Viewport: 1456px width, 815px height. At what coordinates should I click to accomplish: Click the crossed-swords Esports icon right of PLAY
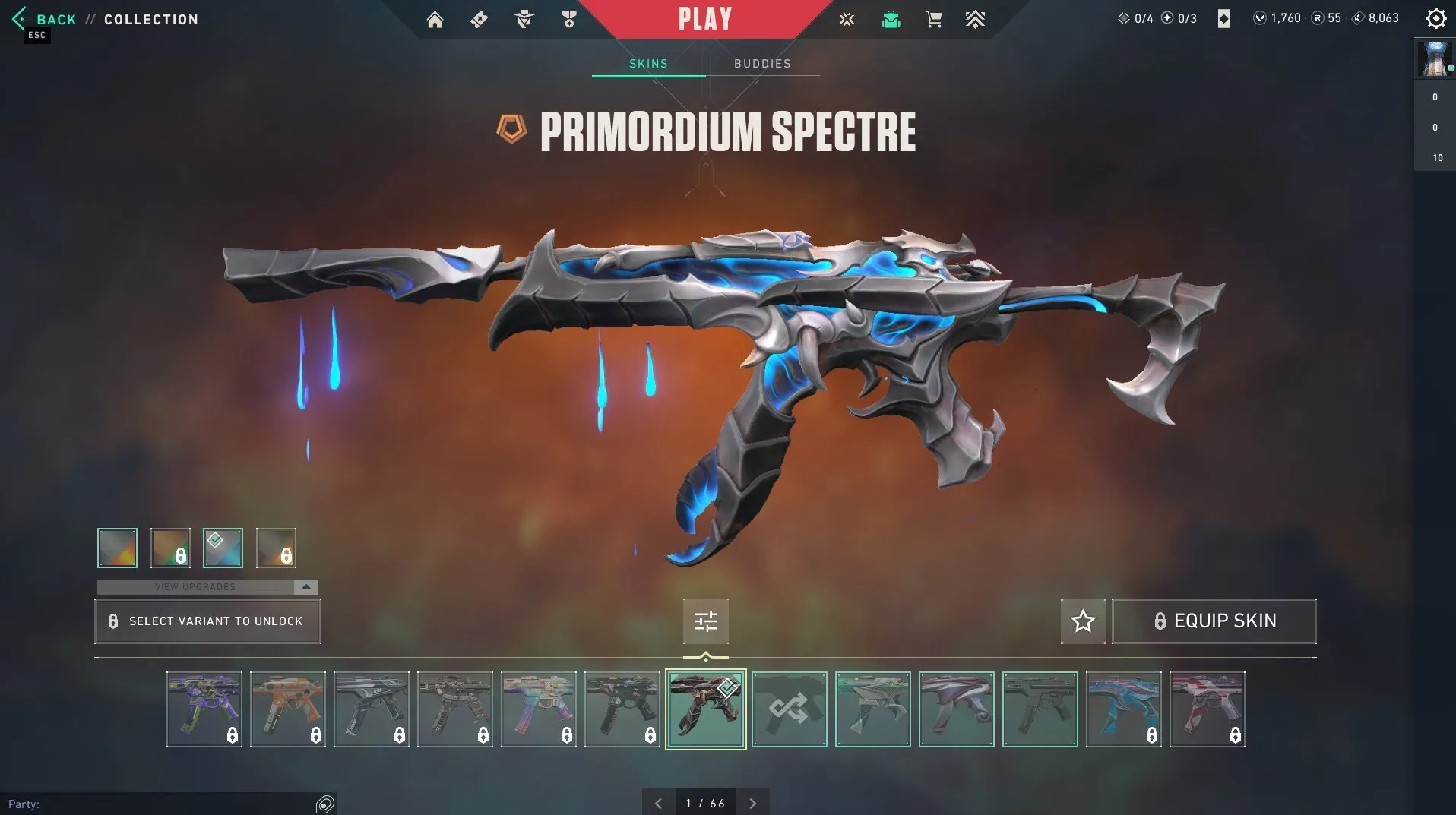click(847, 19)
